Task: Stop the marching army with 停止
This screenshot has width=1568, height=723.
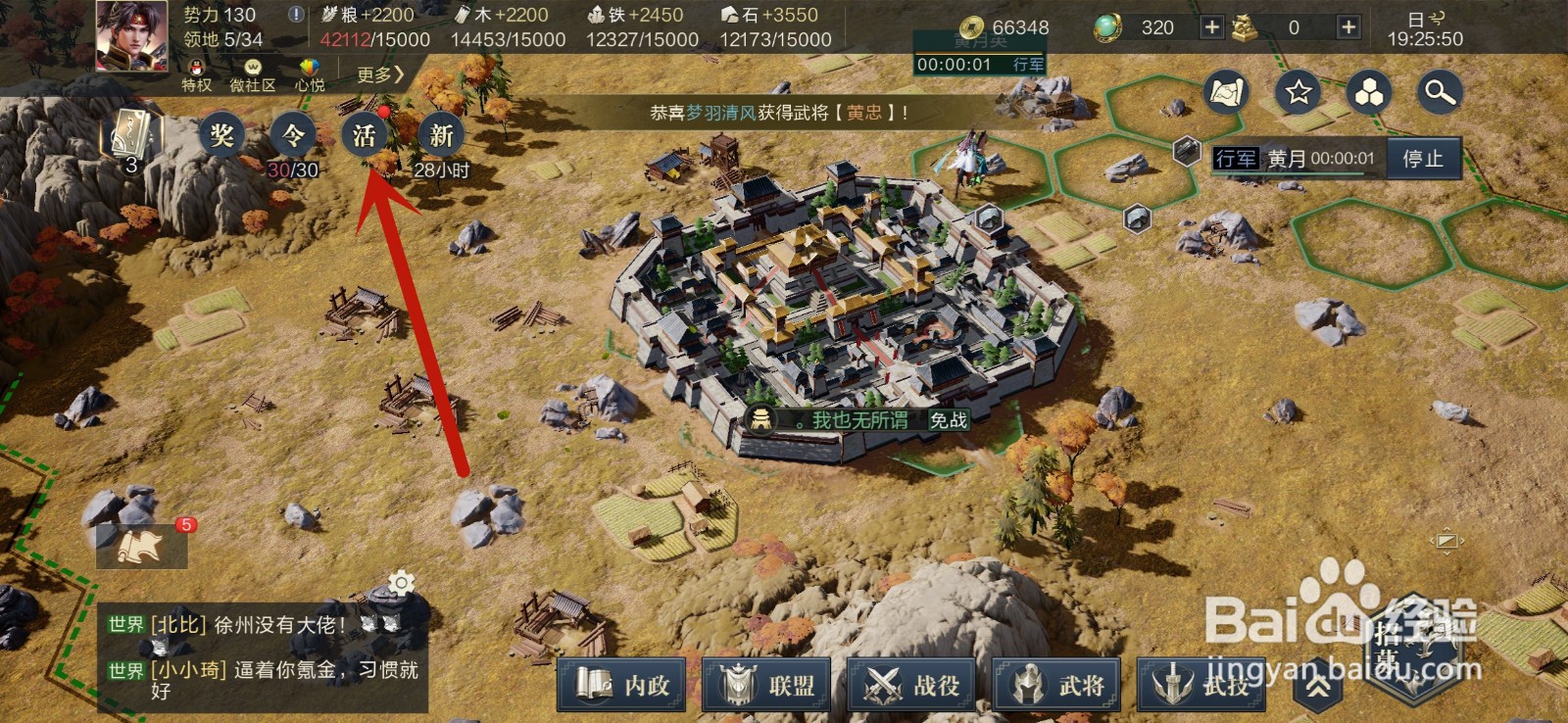Action: coord(1423,159)
